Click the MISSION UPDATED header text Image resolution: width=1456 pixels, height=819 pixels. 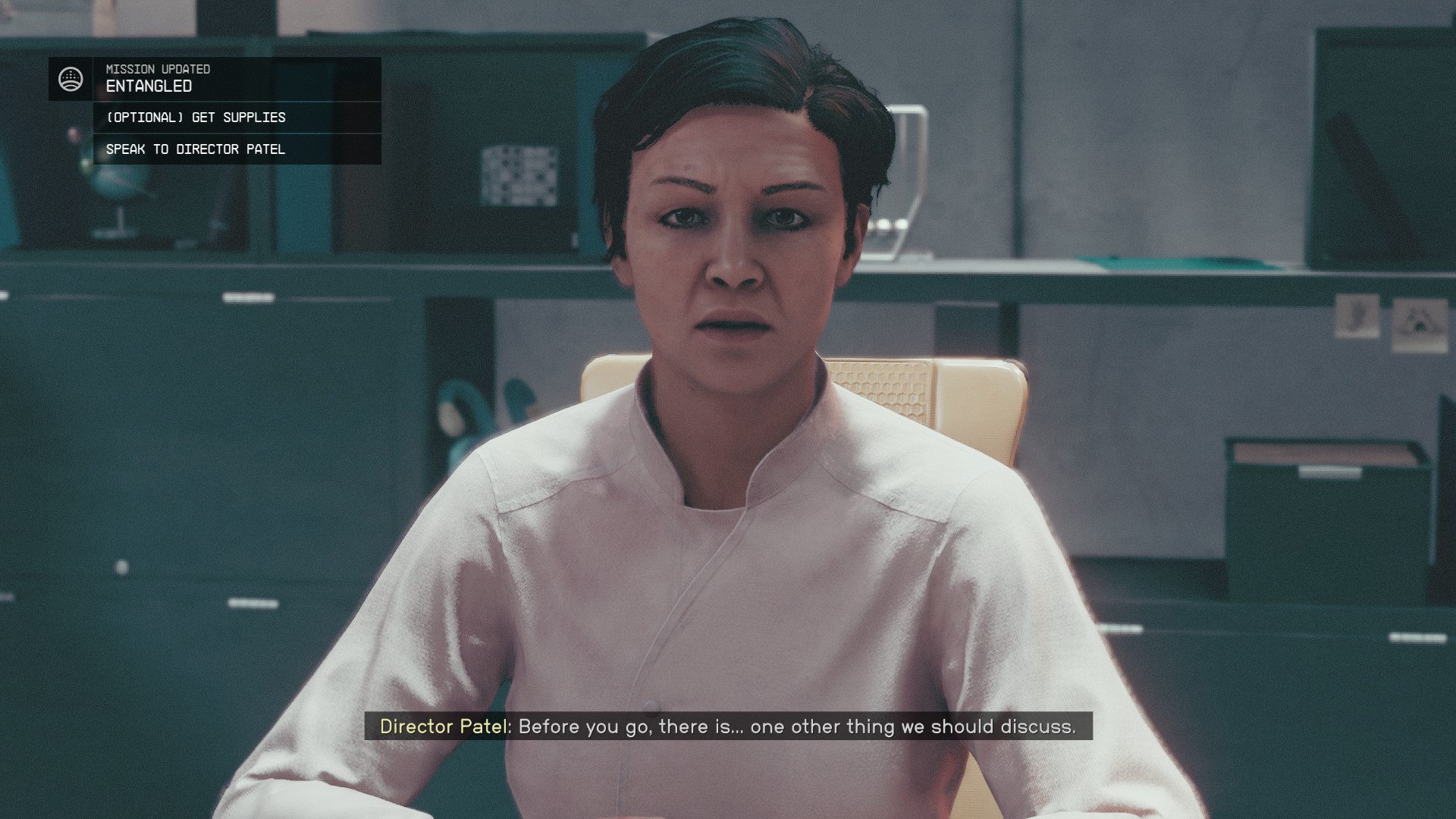tap(157, 69)
